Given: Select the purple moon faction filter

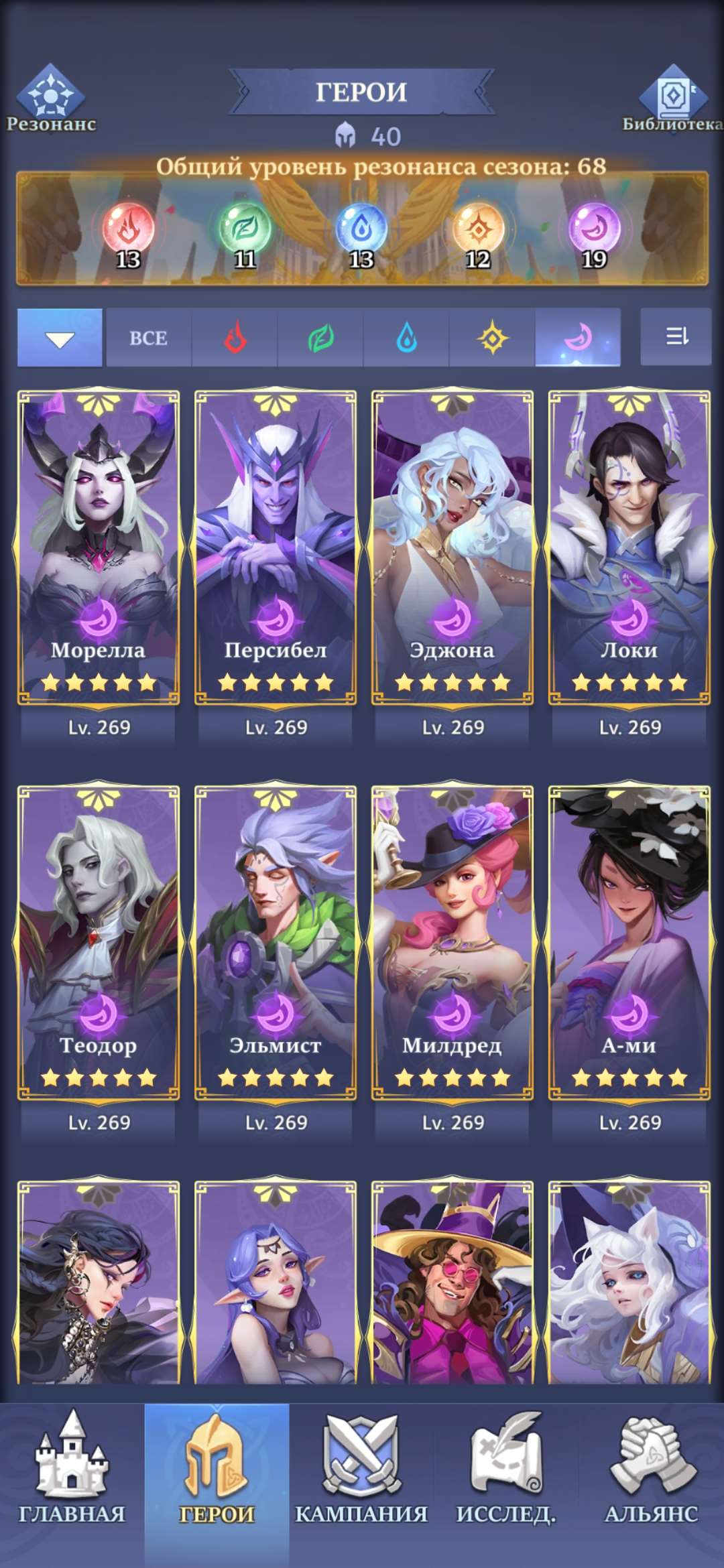Looking at the screenshot, I should 577,338.
